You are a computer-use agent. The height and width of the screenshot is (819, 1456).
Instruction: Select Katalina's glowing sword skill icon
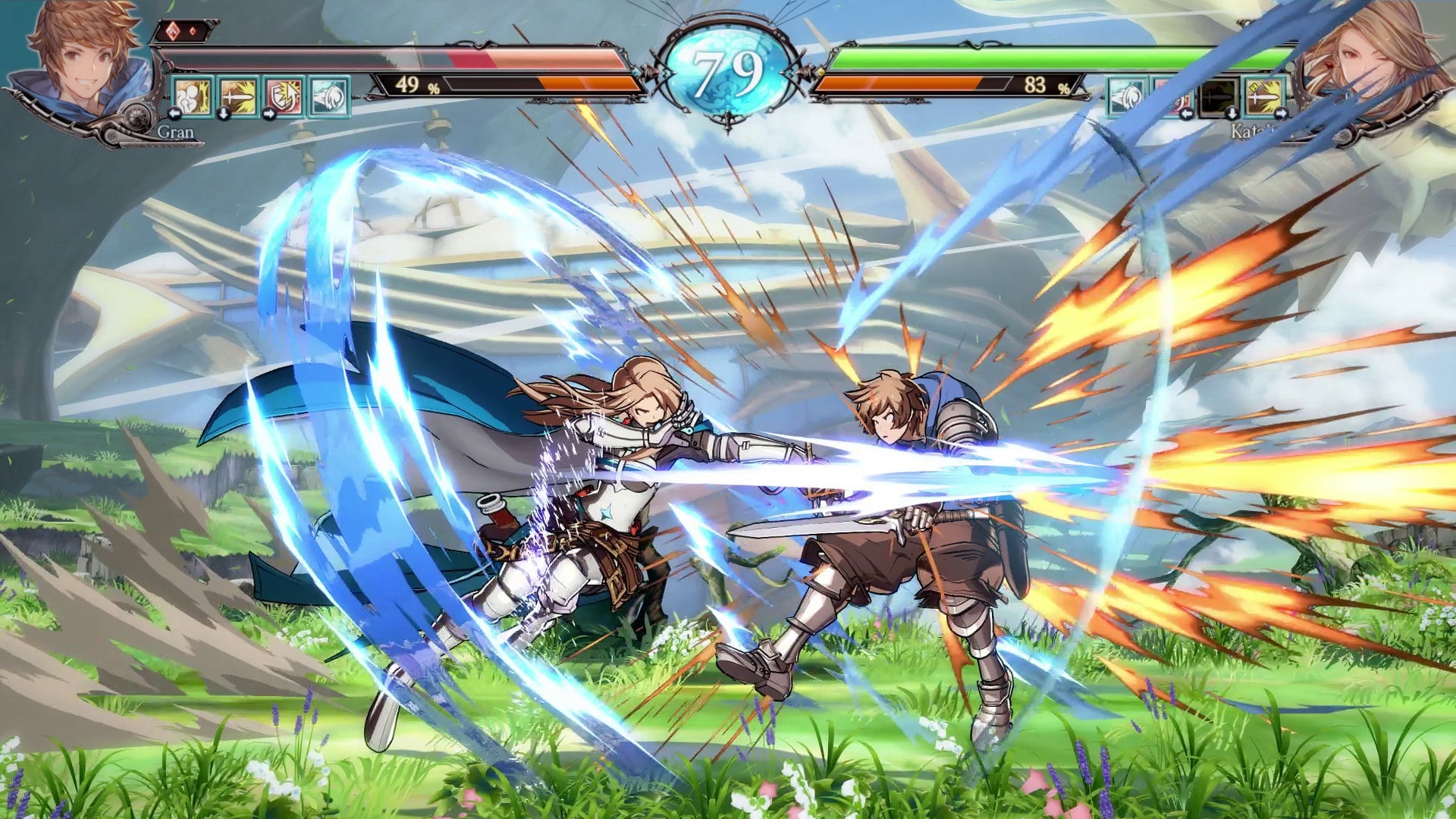point(1266,98)
